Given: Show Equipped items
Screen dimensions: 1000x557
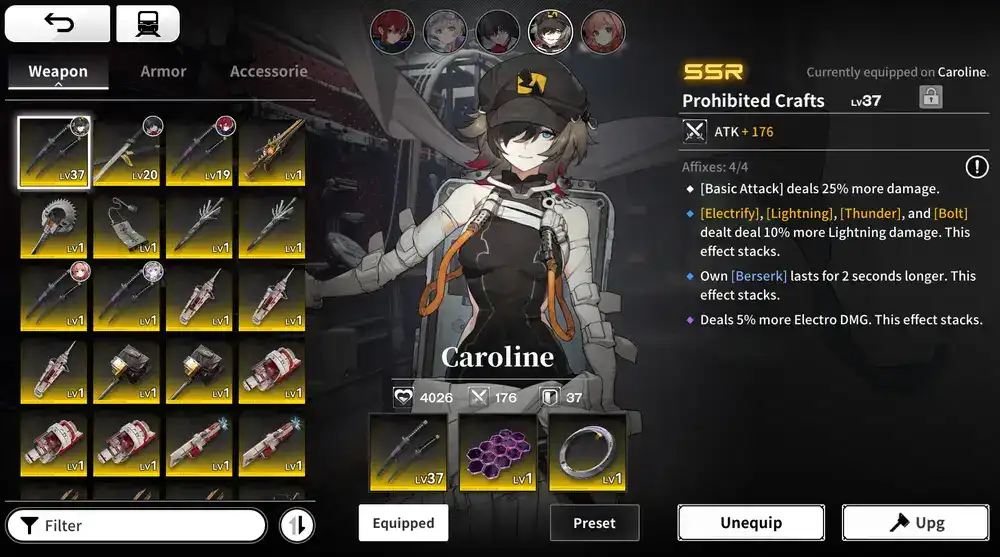Looking at the screenshot, I should pyautogui.click(x=403, y=523).
